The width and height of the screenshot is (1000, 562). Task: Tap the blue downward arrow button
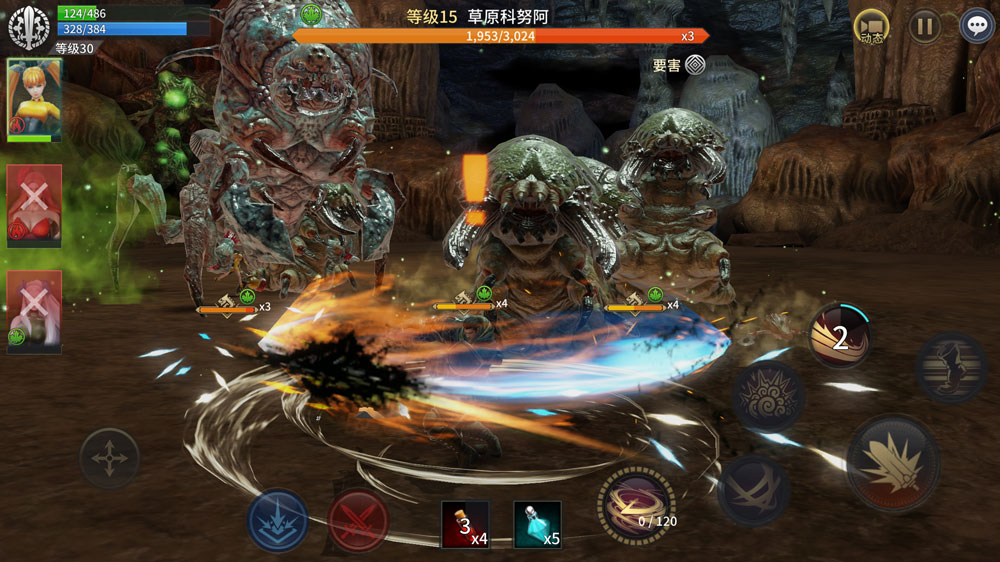click(x=278, y=521)
